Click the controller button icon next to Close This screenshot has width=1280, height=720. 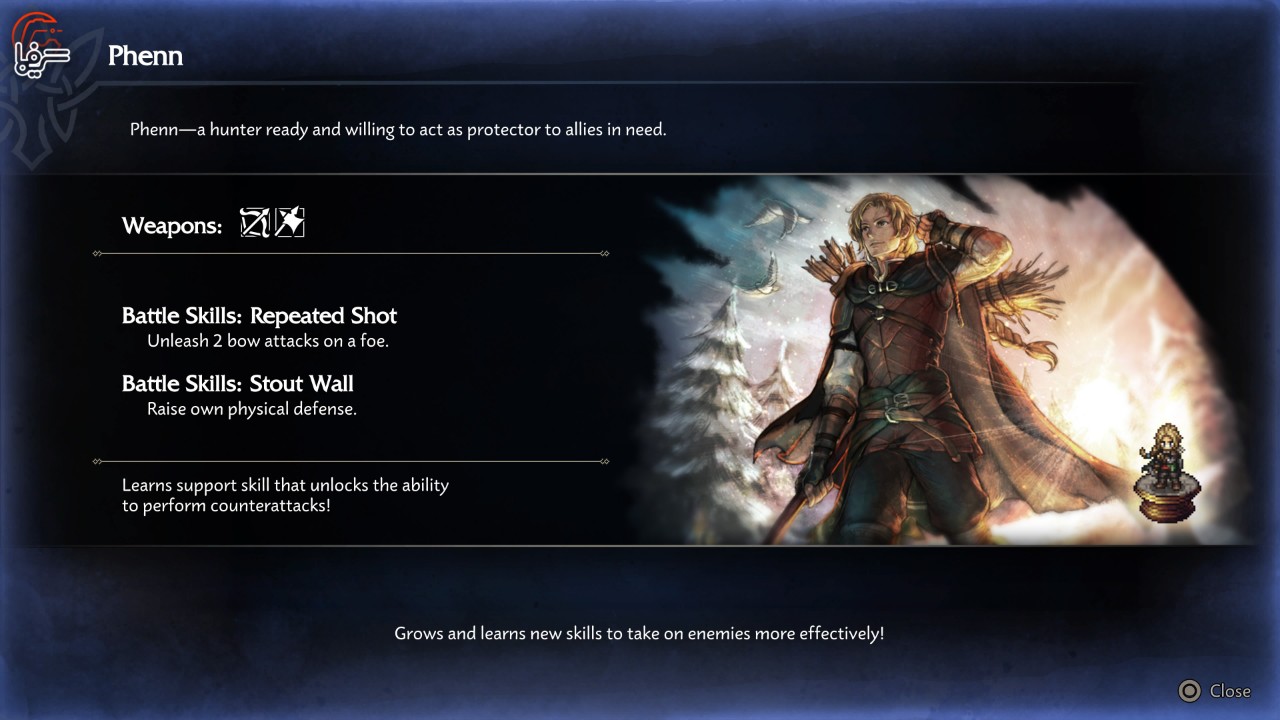pos(1189,690)
